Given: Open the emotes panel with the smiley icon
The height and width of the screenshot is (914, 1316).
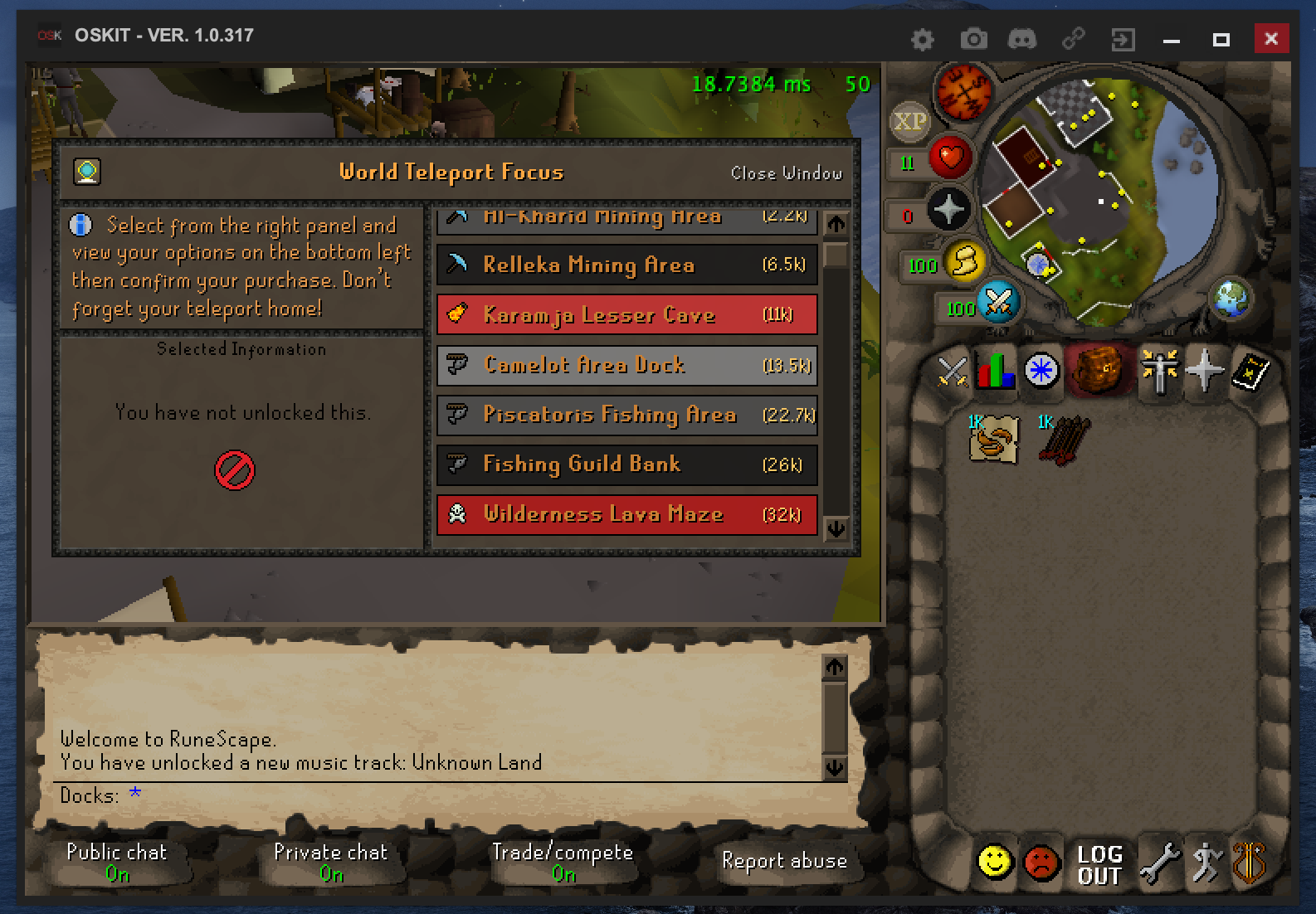Looking at the screenshot, I should coord(994,862).
